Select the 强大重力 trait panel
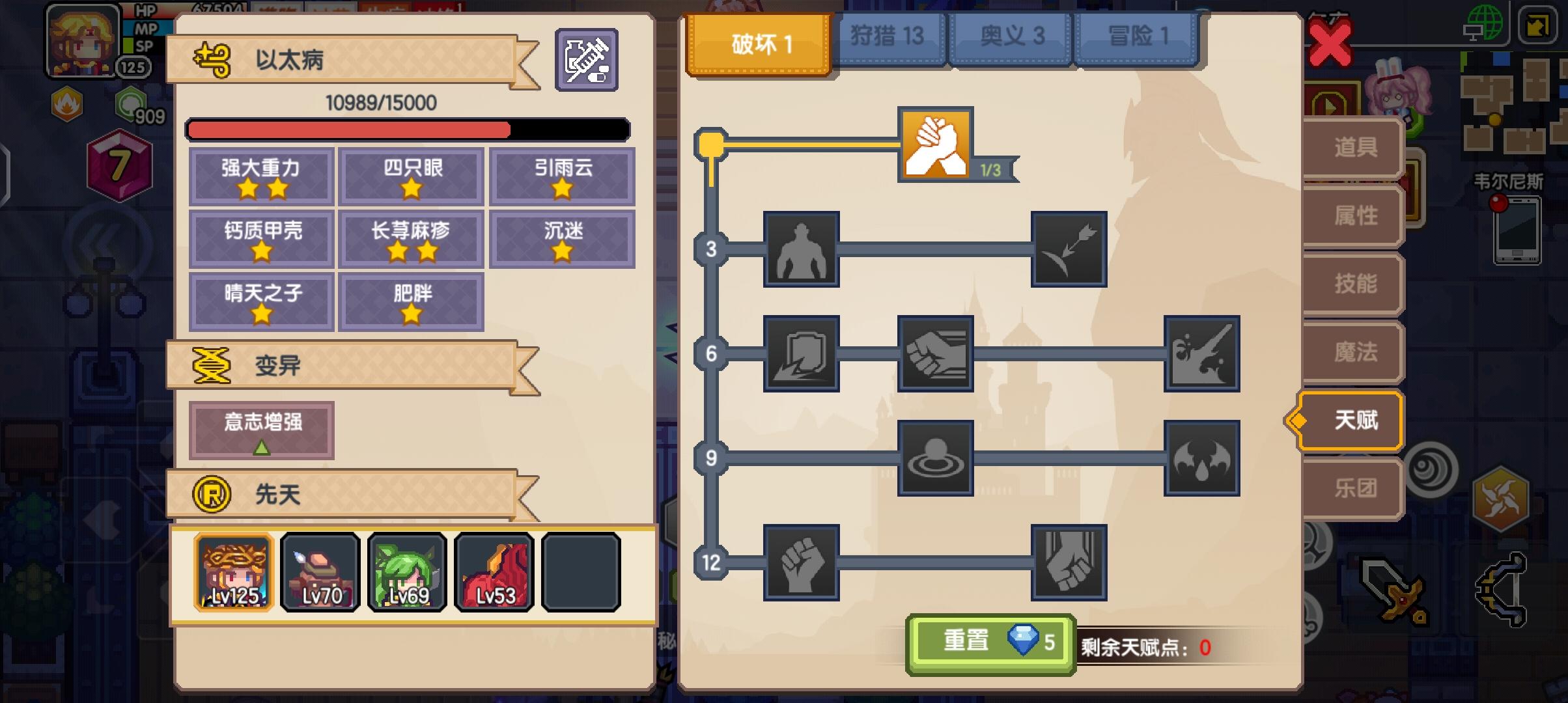This screenshot has width=1568, height=703. point(260,176)
